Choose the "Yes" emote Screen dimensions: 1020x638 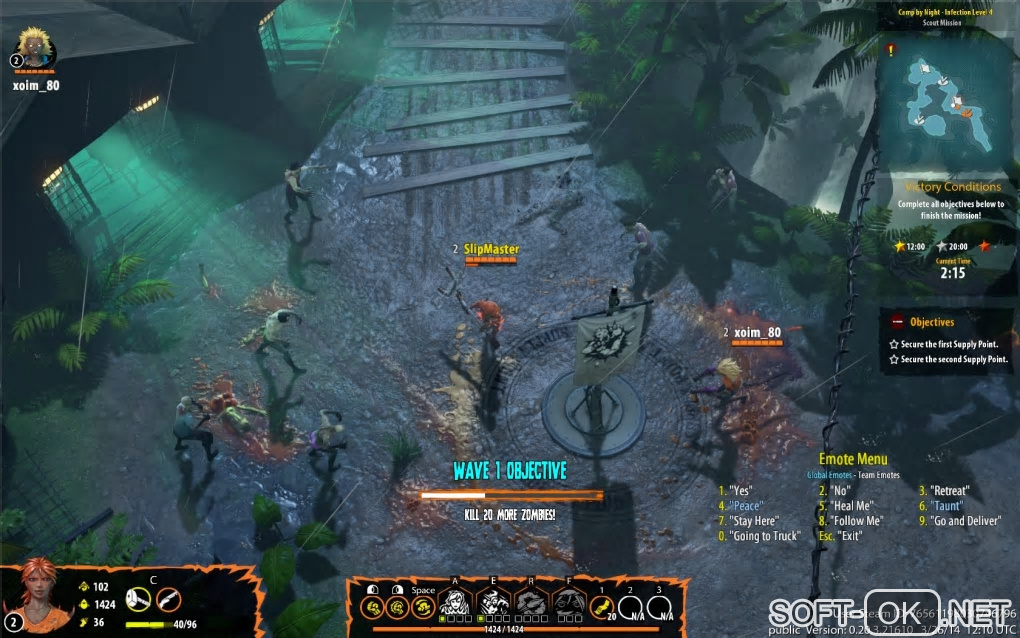click(x=740, y=491)
